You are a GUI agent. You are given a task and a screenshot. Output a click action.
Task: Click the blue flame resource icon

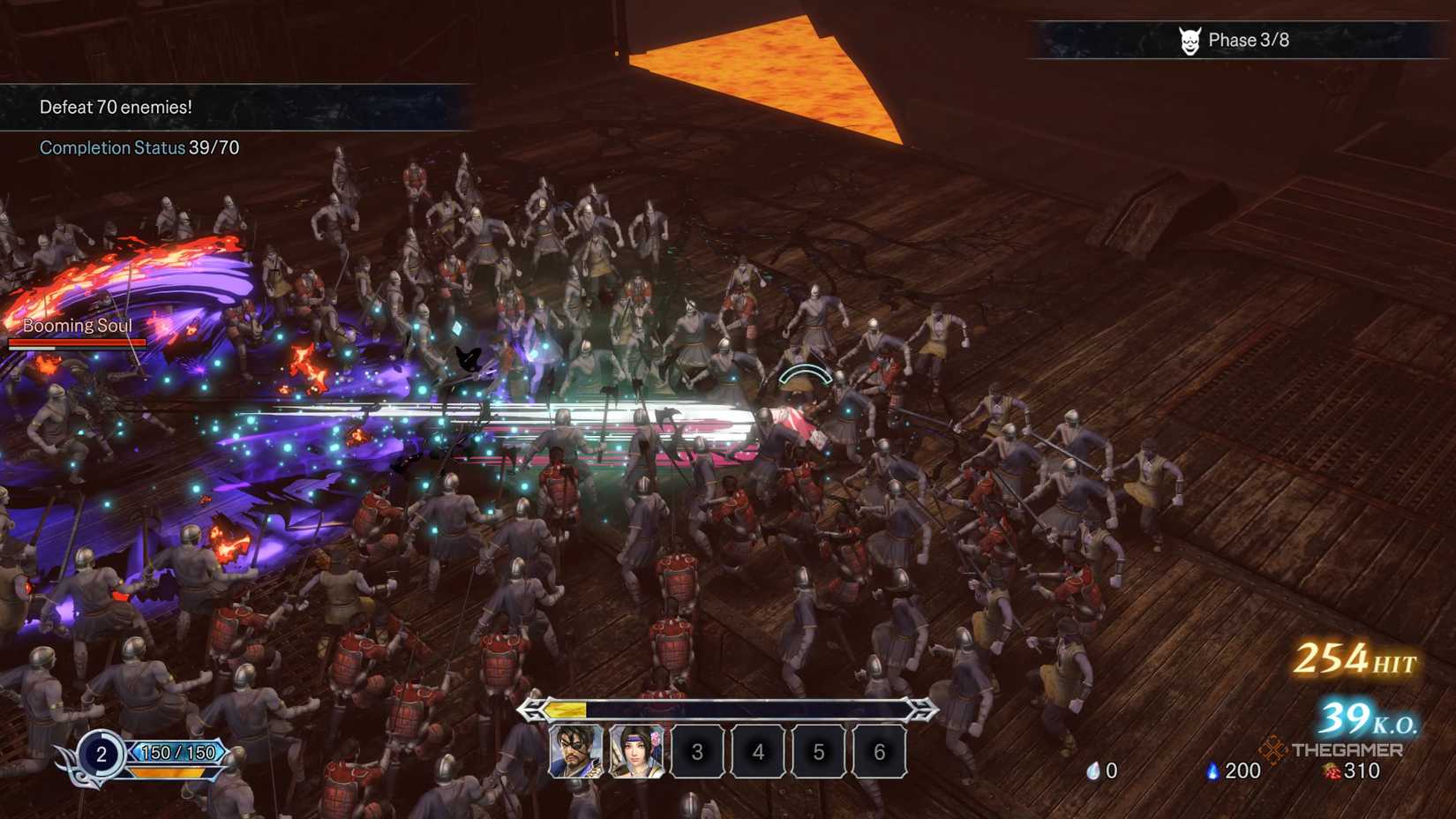pos(1213,770)
